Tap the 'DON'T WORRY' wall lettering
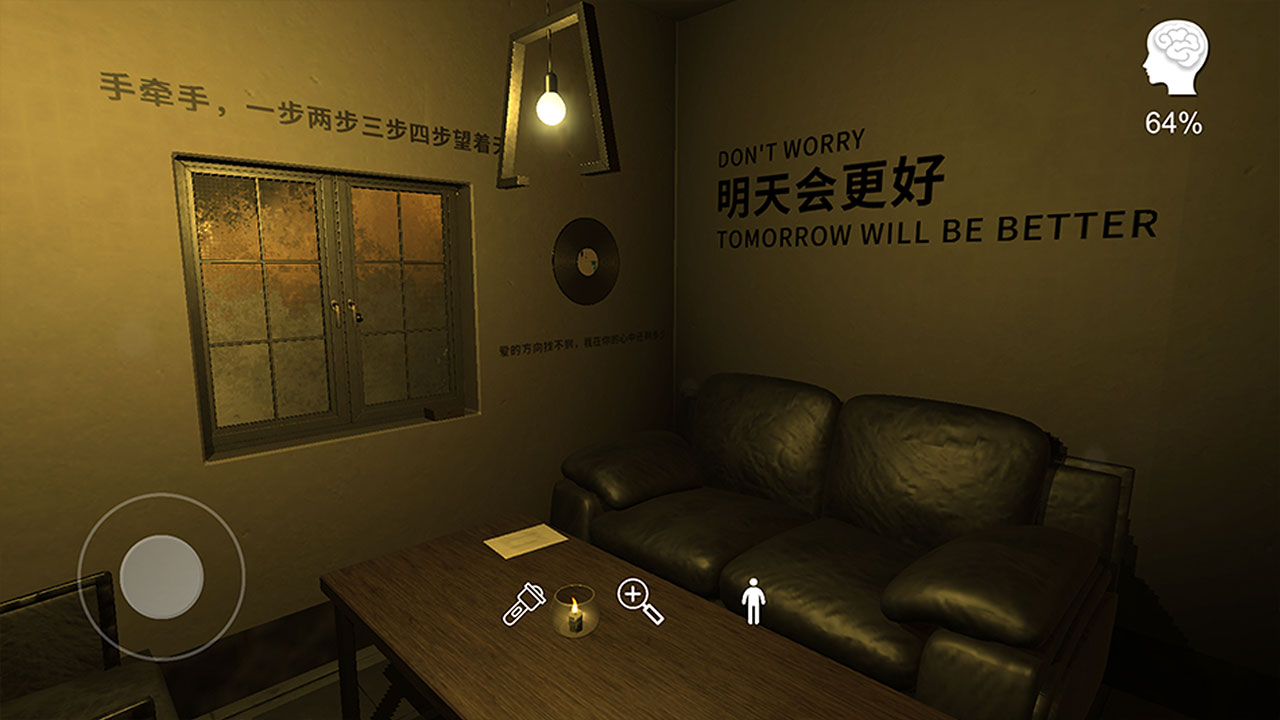The image size is (1280, 720). coord(793,148)
